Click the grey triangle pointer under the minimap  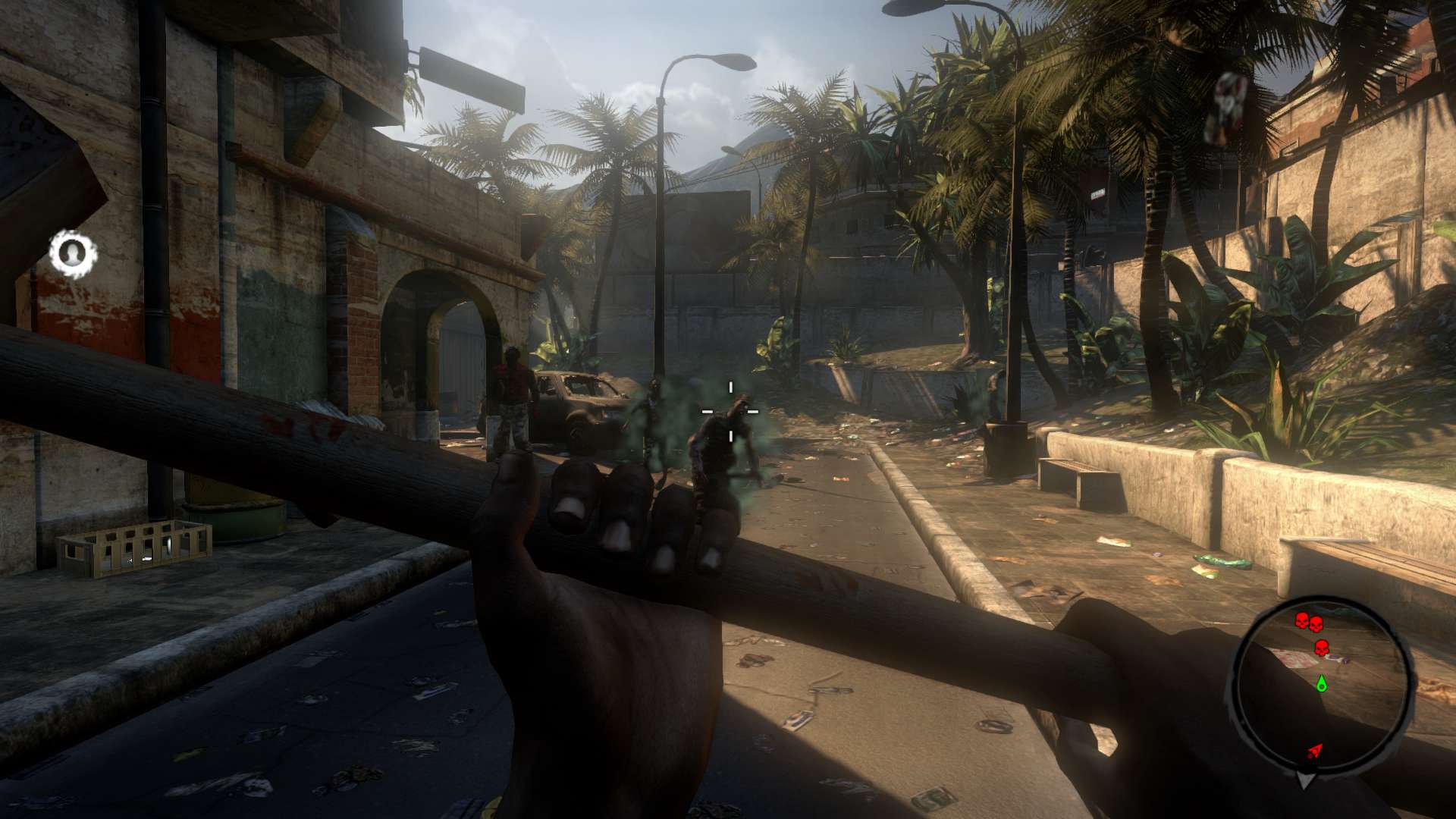click(x=1304, y=780)
